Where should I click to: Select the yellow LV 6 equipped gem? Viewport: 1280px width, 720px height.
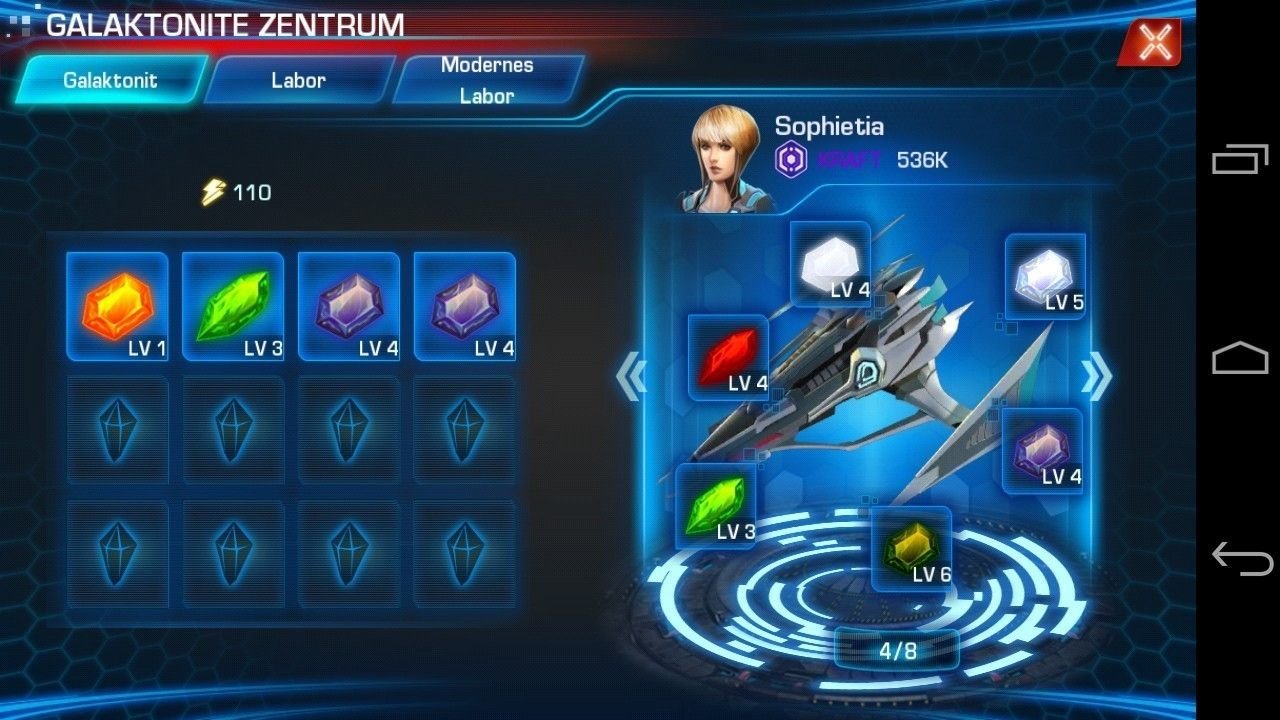911,549
